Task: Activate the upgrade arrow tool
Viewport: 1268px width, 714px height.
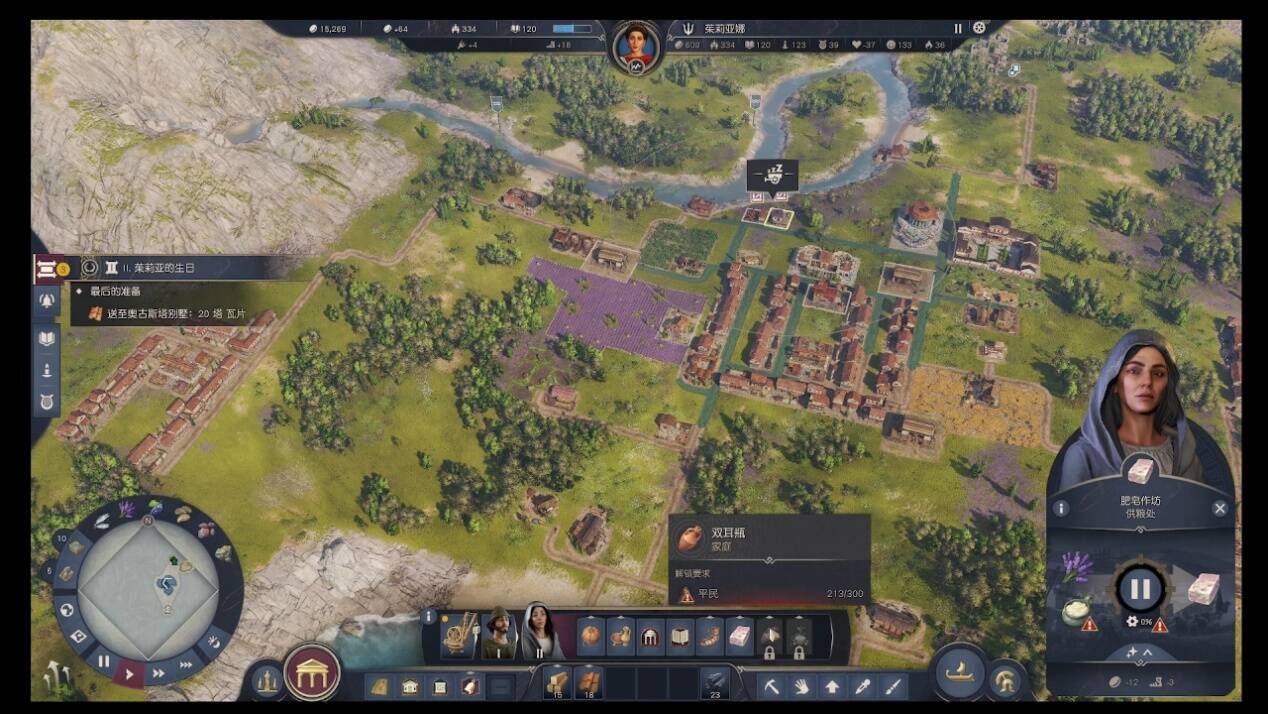Action: [832, 686]
